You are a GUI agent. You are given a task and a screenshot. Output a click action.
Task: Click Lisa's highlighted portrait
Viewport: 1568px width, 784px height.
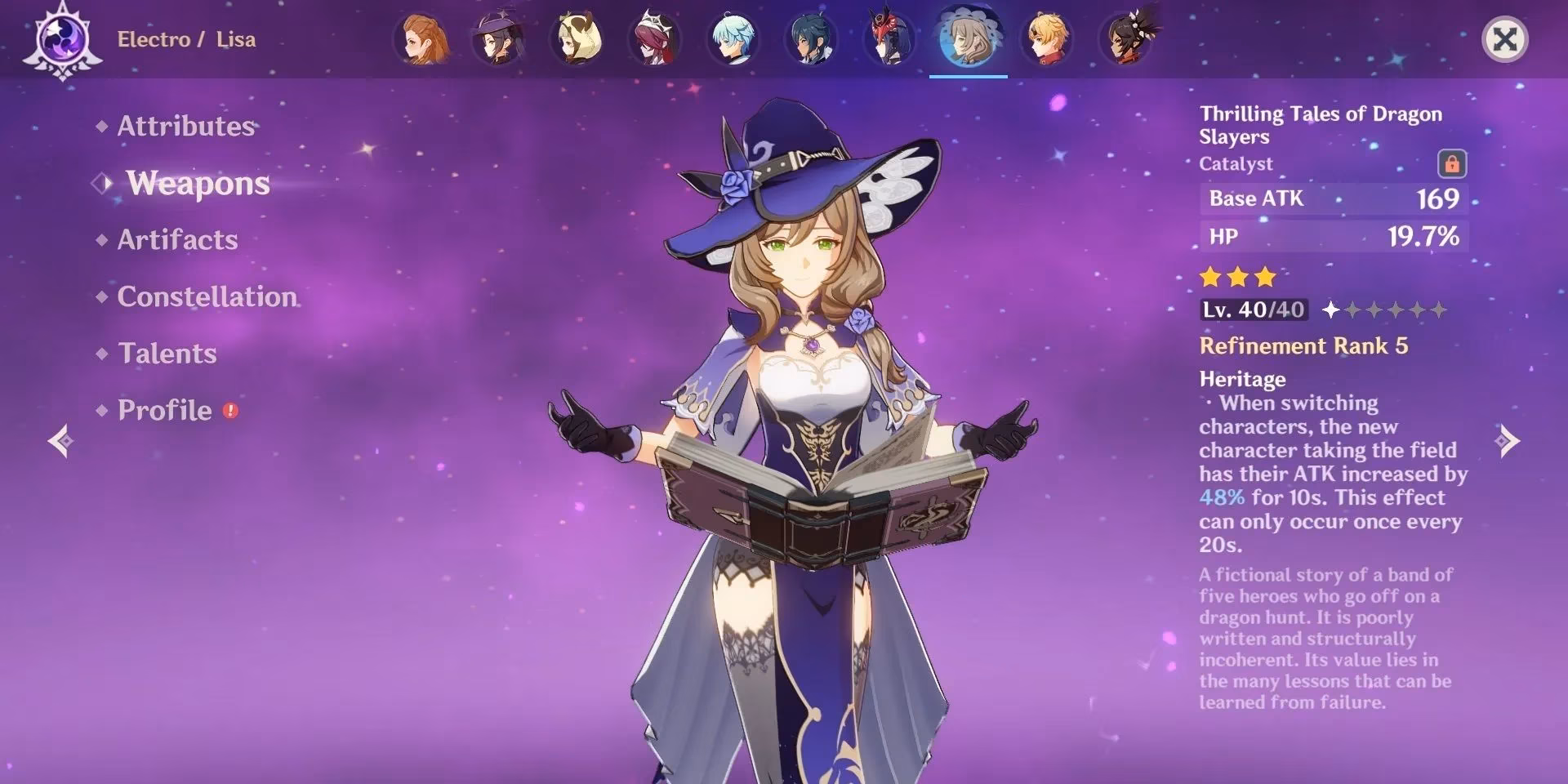tap(968, 39)
